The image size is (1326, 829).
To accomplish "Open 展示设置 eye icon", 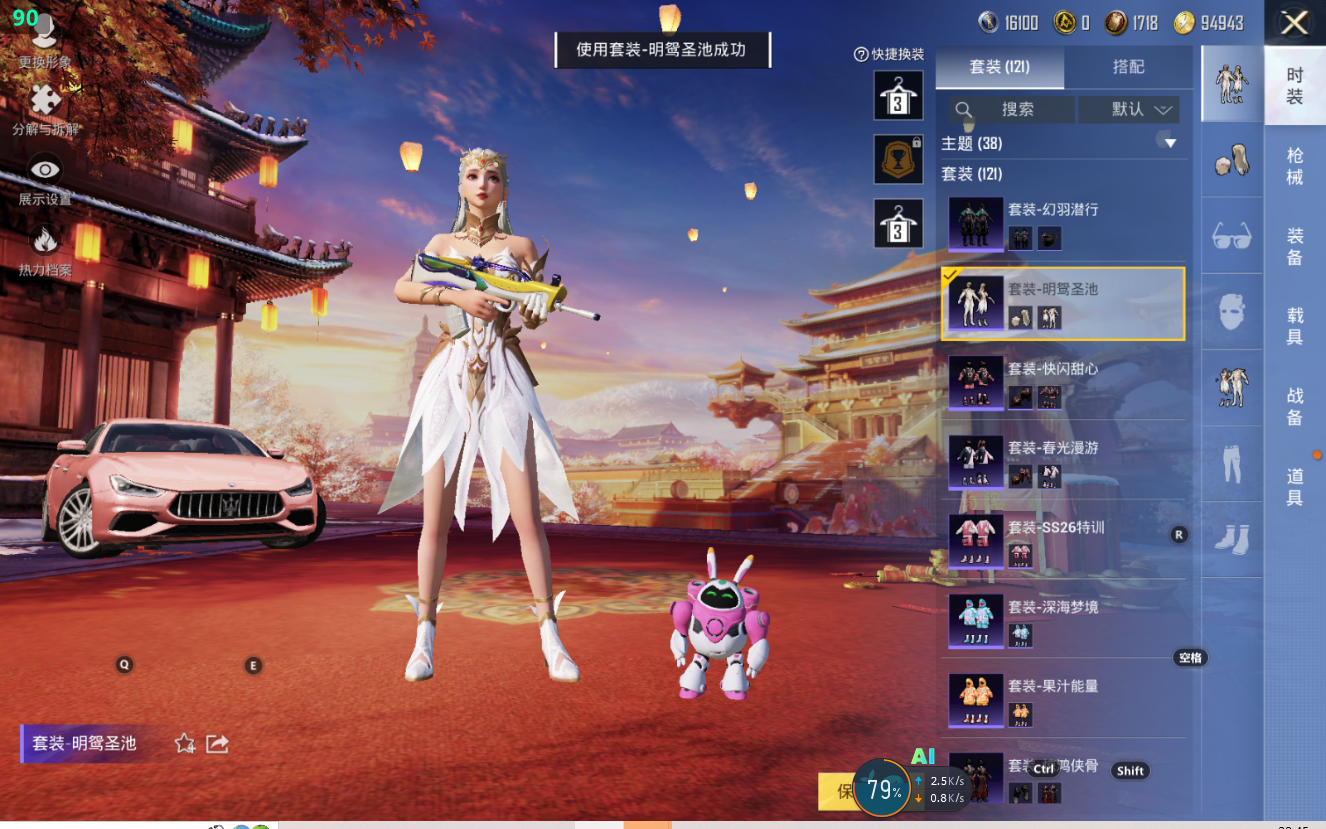I will (x=45, y=171).
